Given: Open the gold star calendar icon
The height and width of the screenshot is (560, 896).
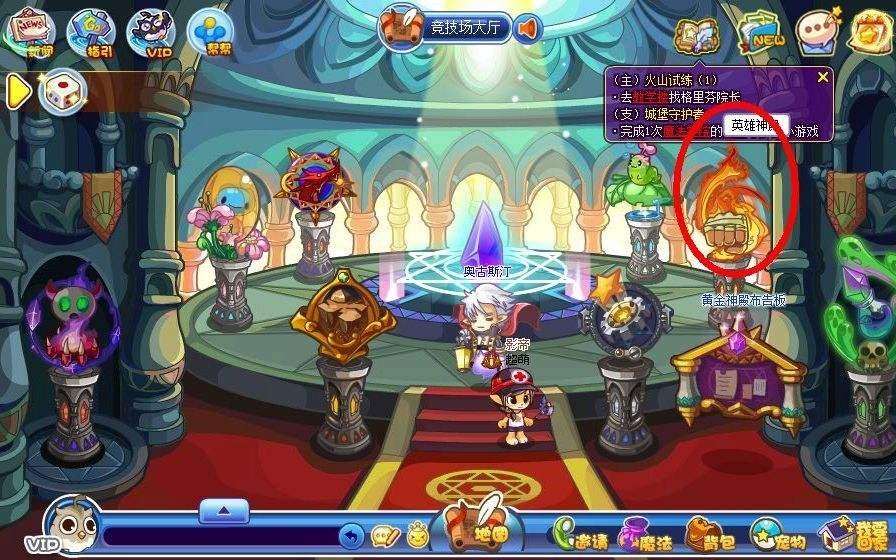Looking at the screenshot, I should click(x=872, y=33).
